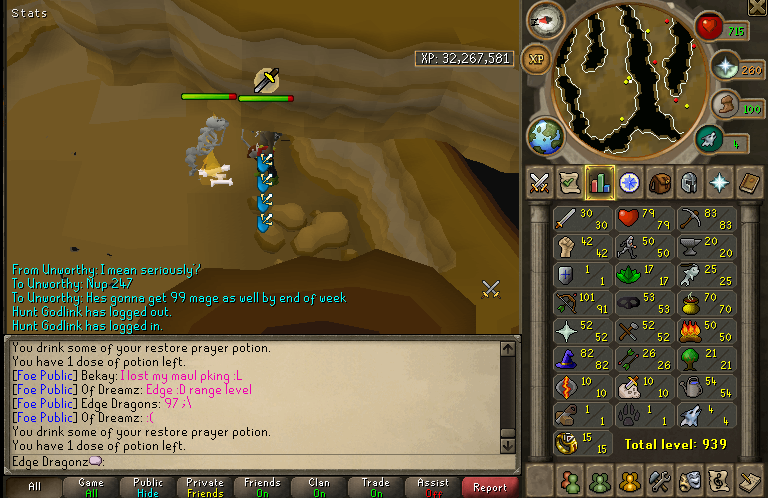The width and height of the screenshot is (768, 498).
Task: Show the Worn Equipment helmet tab
Action: click(689, 182)
